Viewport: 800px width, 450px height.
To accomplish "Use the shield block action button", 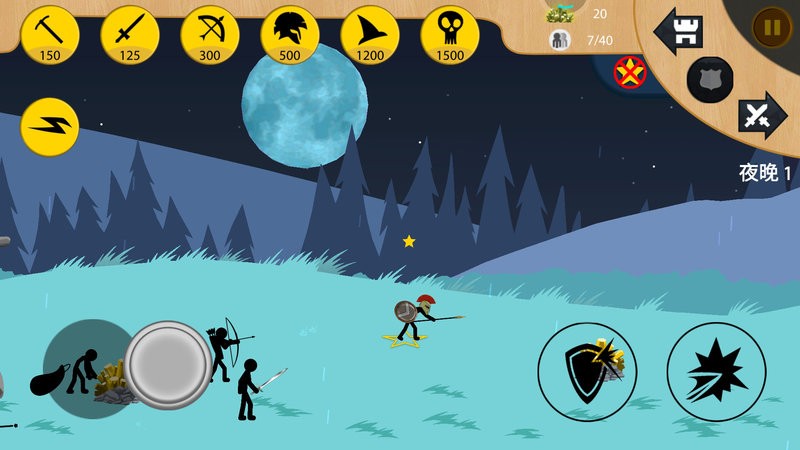I will (x=587, y=371).
